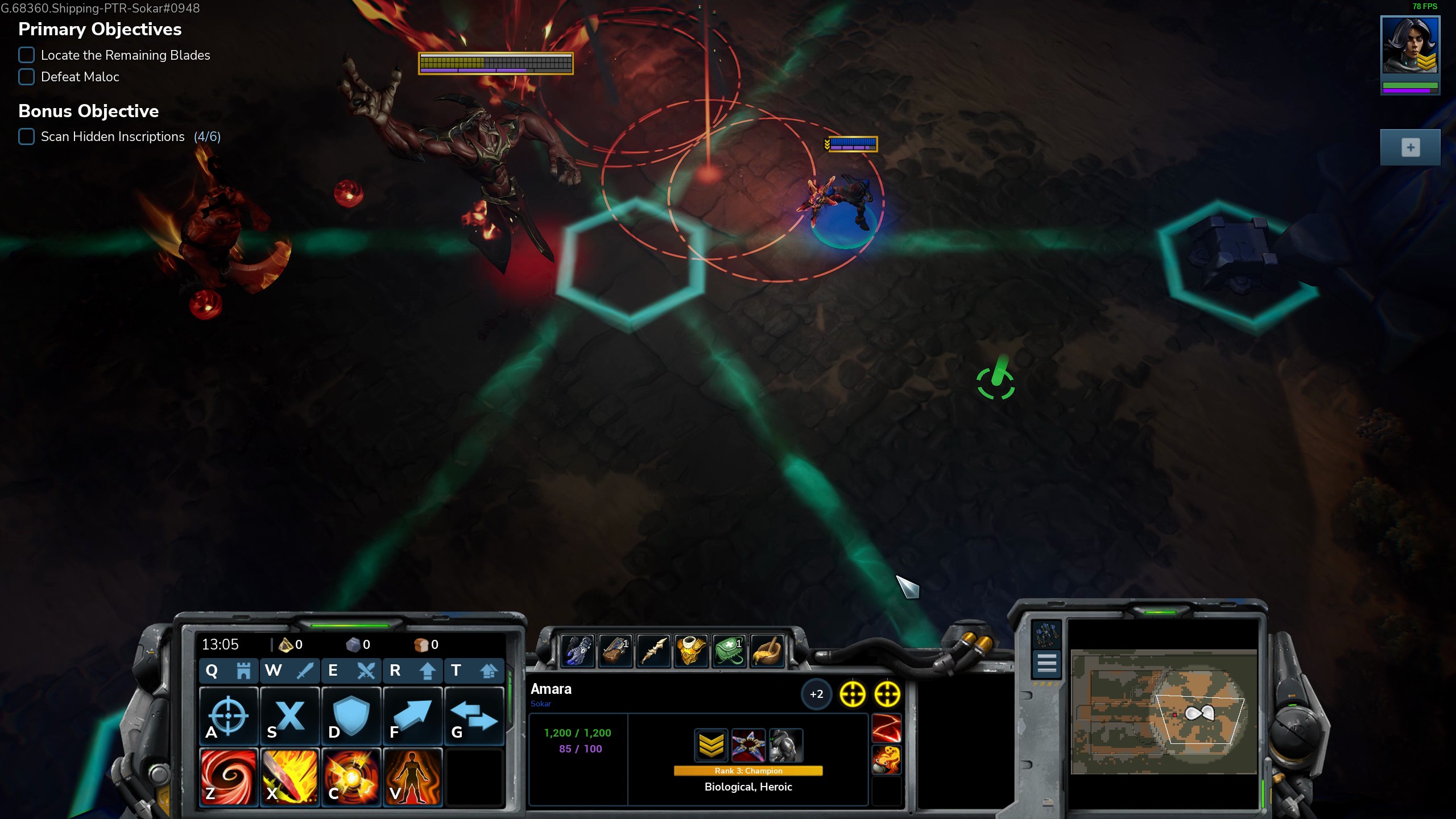Switch to the Q castle command tab
The width and height of the screenshot is (1456, 819).
229,671
